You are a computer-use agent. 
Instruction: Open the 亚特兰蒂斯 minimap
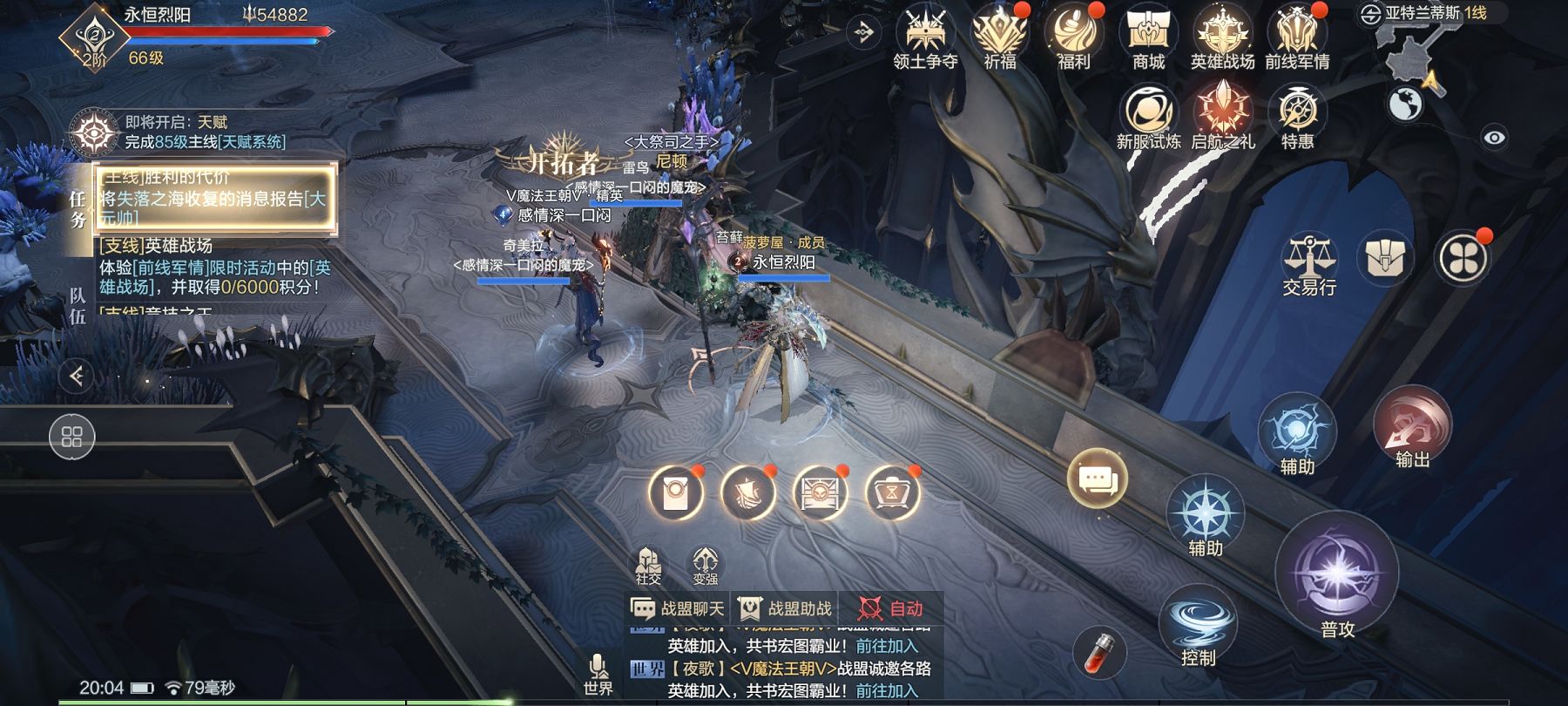click(x=1420, y=52)
